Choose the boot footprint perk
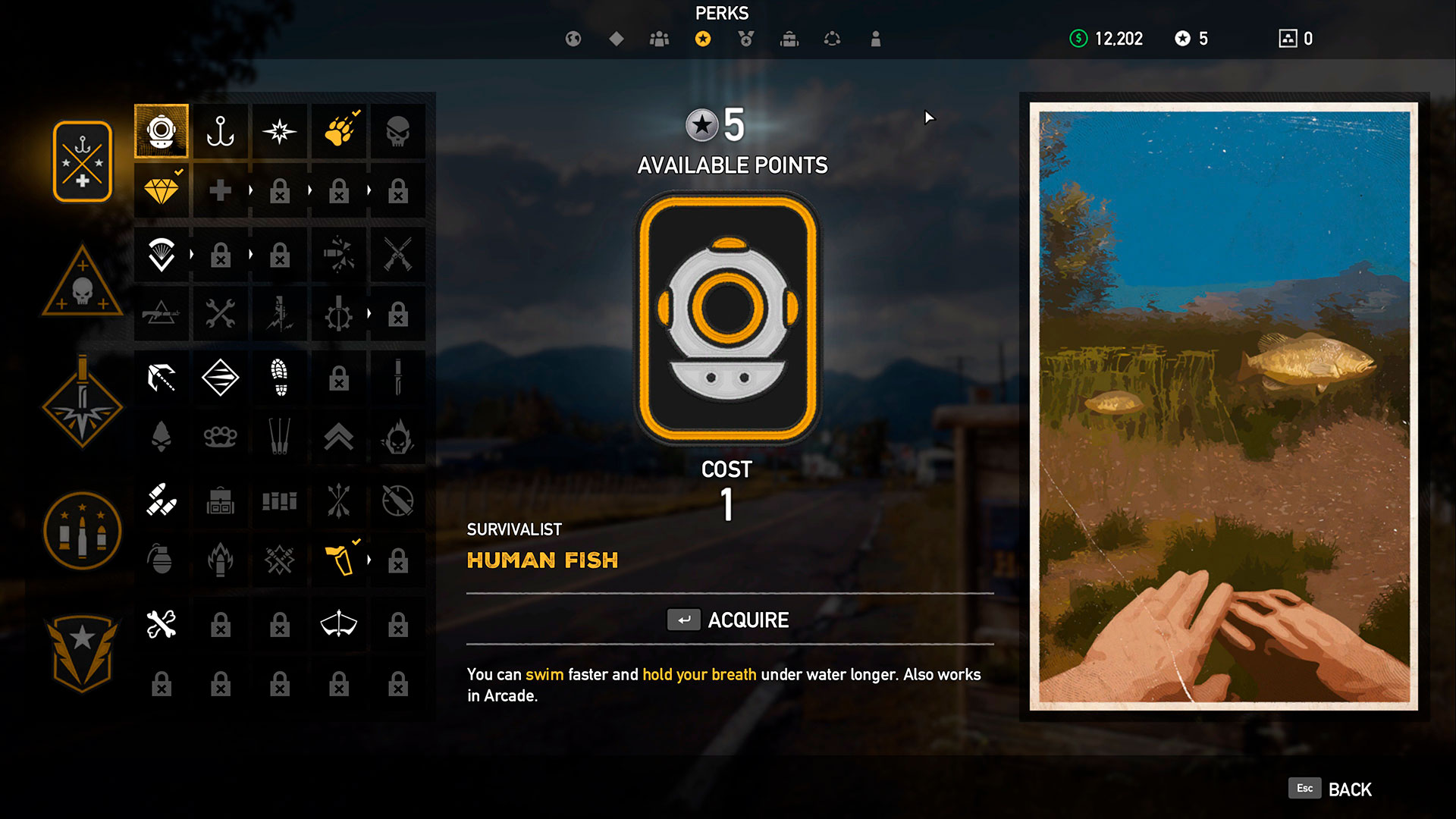Screen dimensions: 1456x819 (280, 377)
